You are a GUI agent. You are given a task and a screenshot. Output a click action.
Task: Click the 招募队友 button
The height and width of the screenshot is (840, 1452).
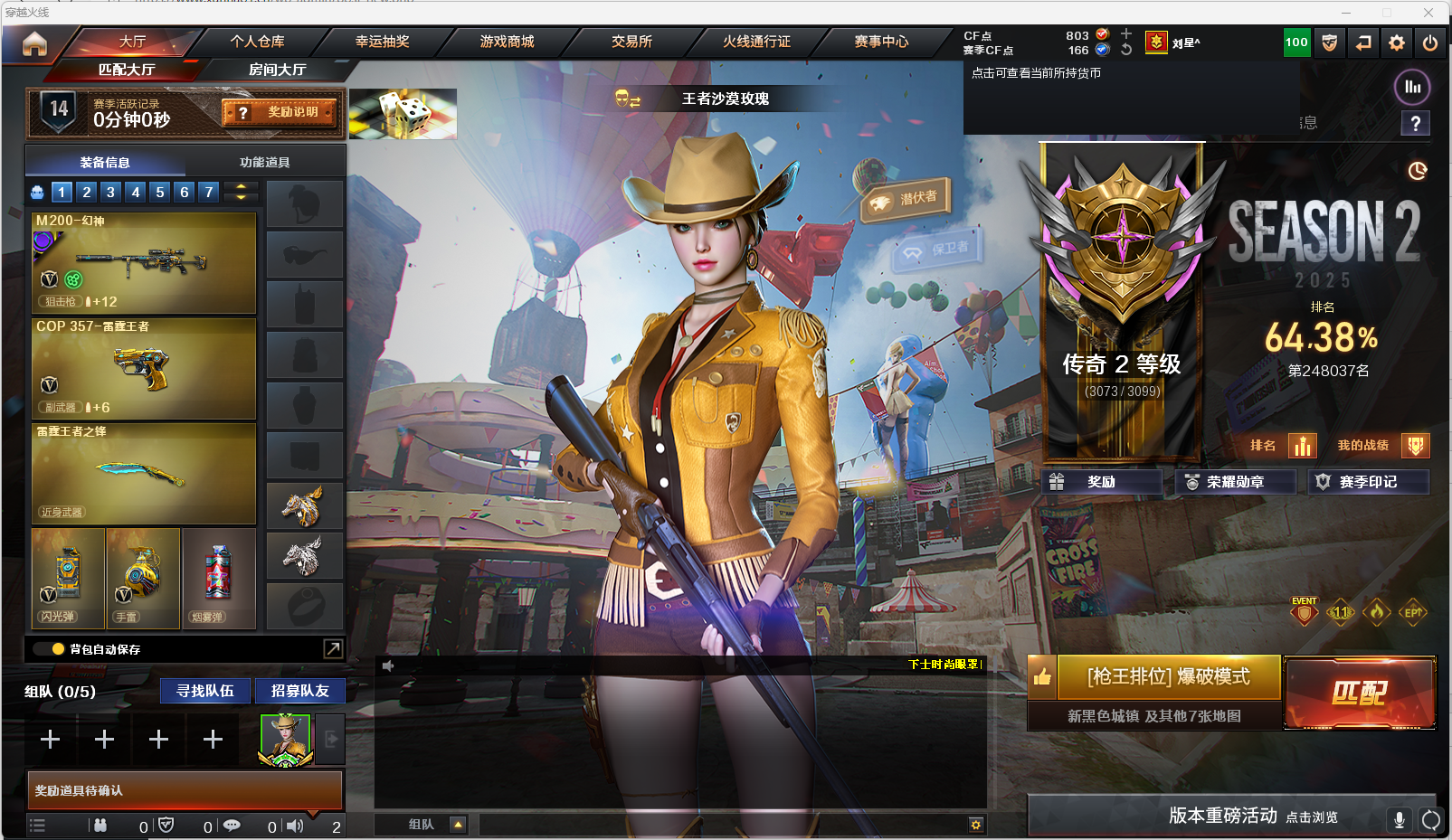coord(299,691)
